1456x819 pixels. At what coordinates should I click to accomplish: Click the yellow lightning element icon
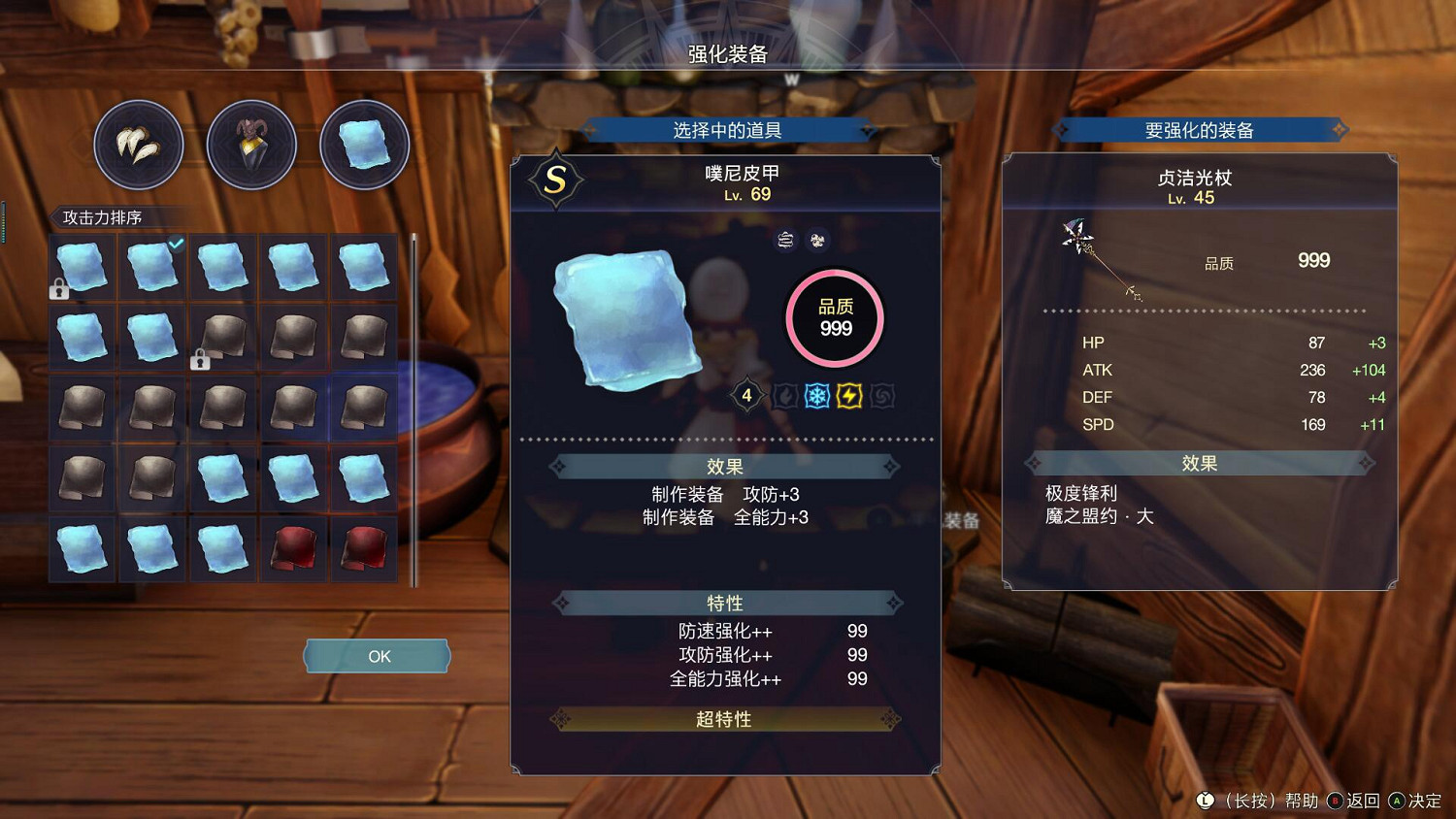[848, 395]
